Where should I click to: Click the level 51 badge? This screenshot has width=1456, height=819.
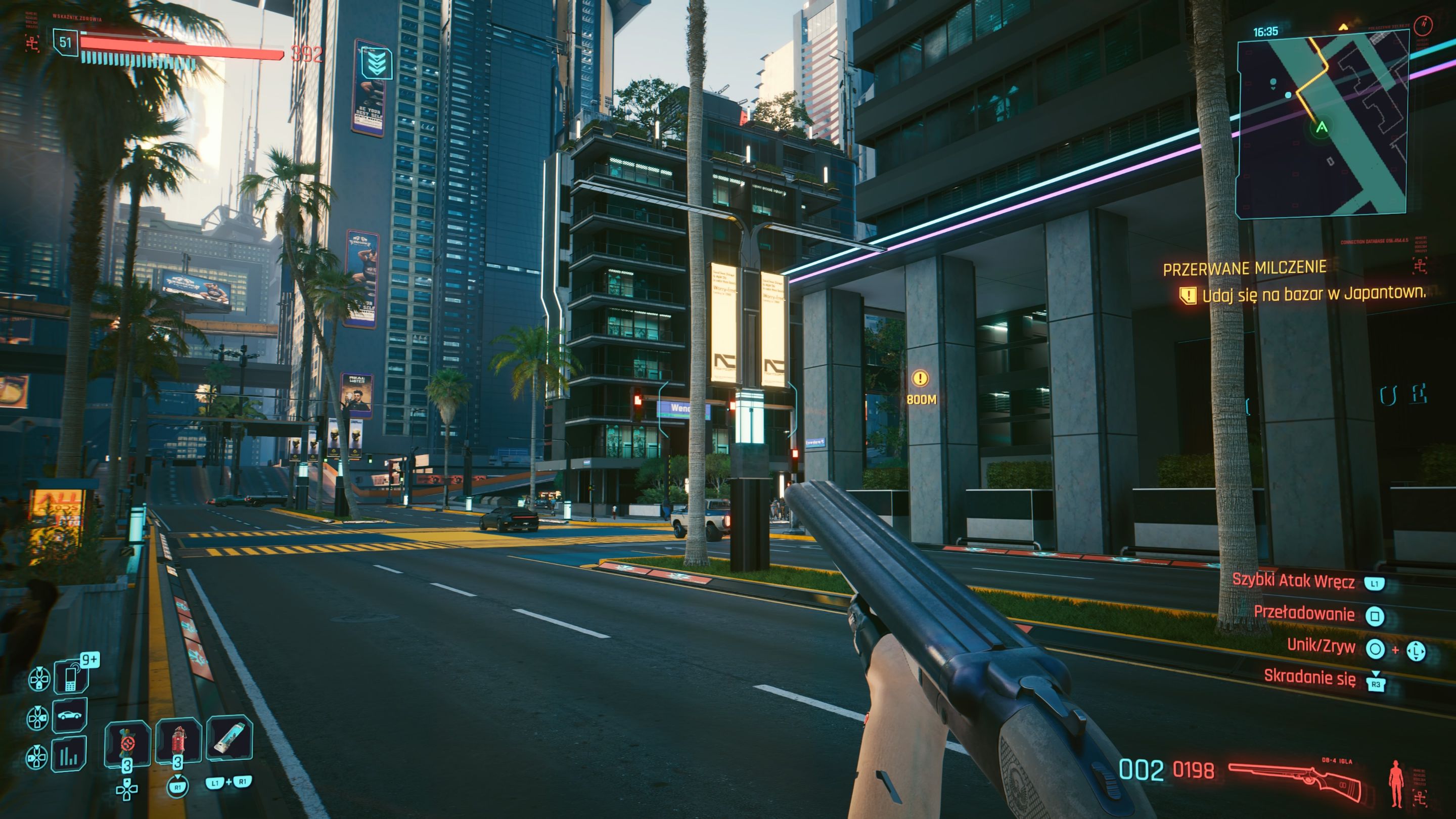point(66,42)
